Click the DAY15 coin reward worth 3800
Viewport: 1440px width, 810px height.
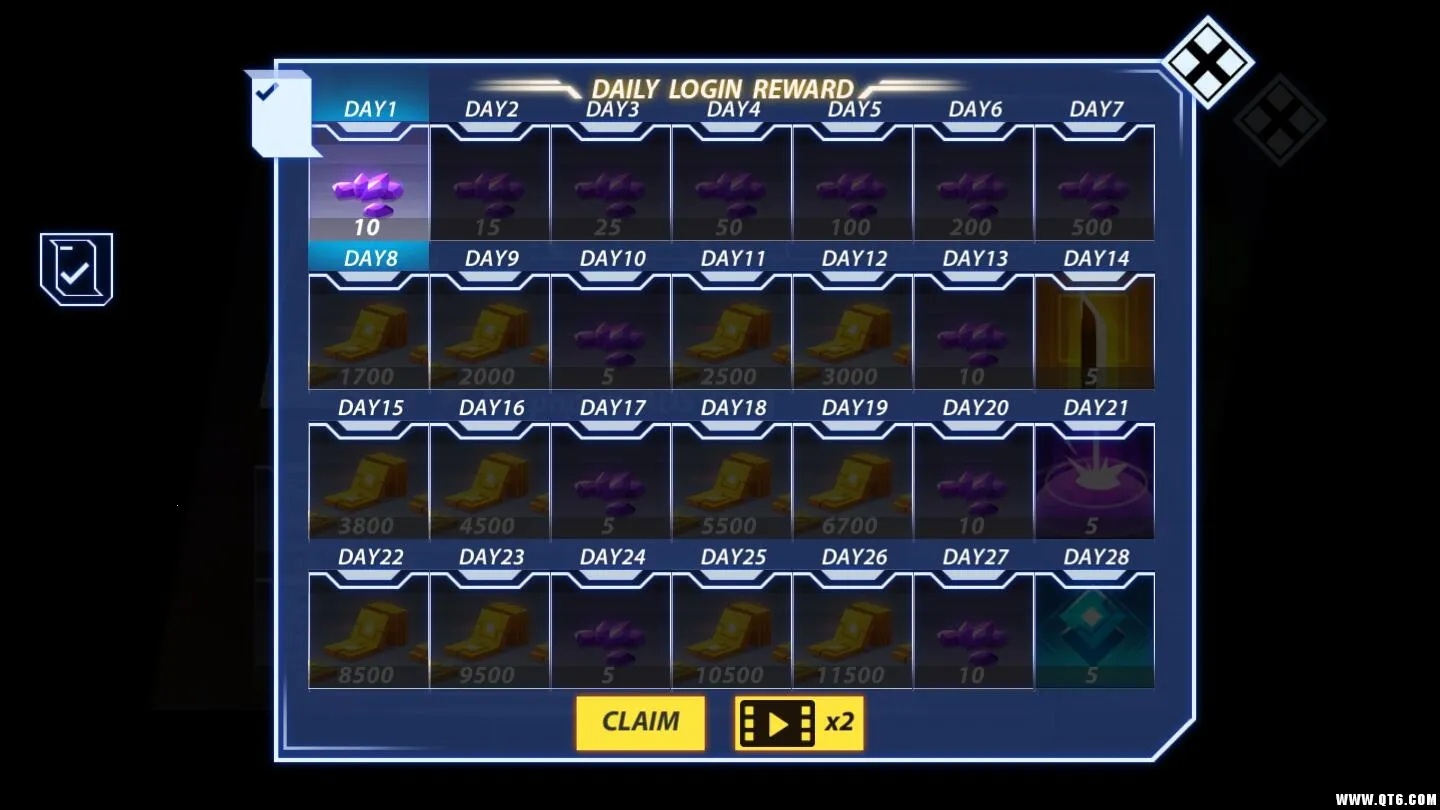pyautogui.click(x=370, y=482)
